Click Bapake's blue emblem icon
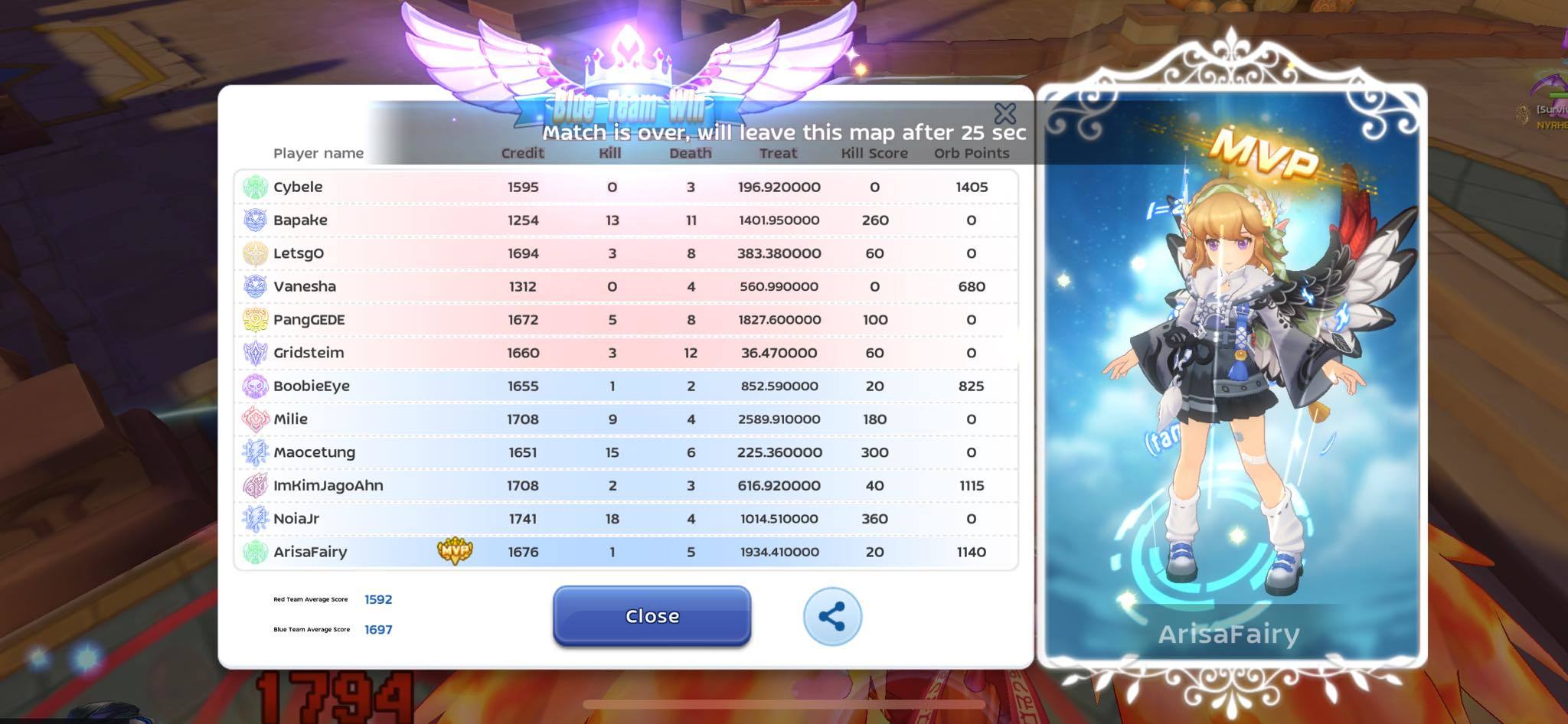This screenshot has width=1568, height=724. 253,220
